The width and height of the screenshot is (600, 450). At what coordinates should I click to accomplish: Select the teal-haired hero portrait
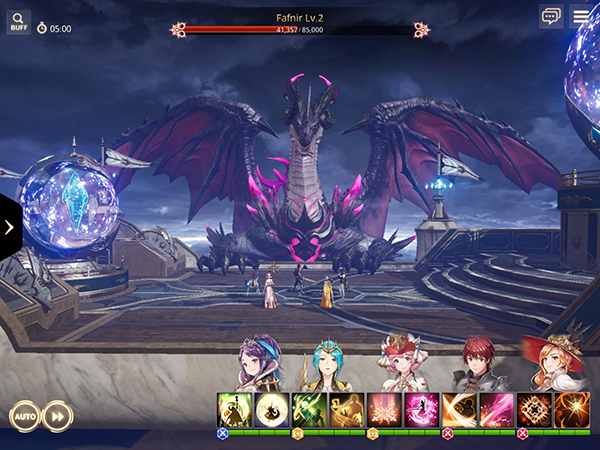point(328,365)
